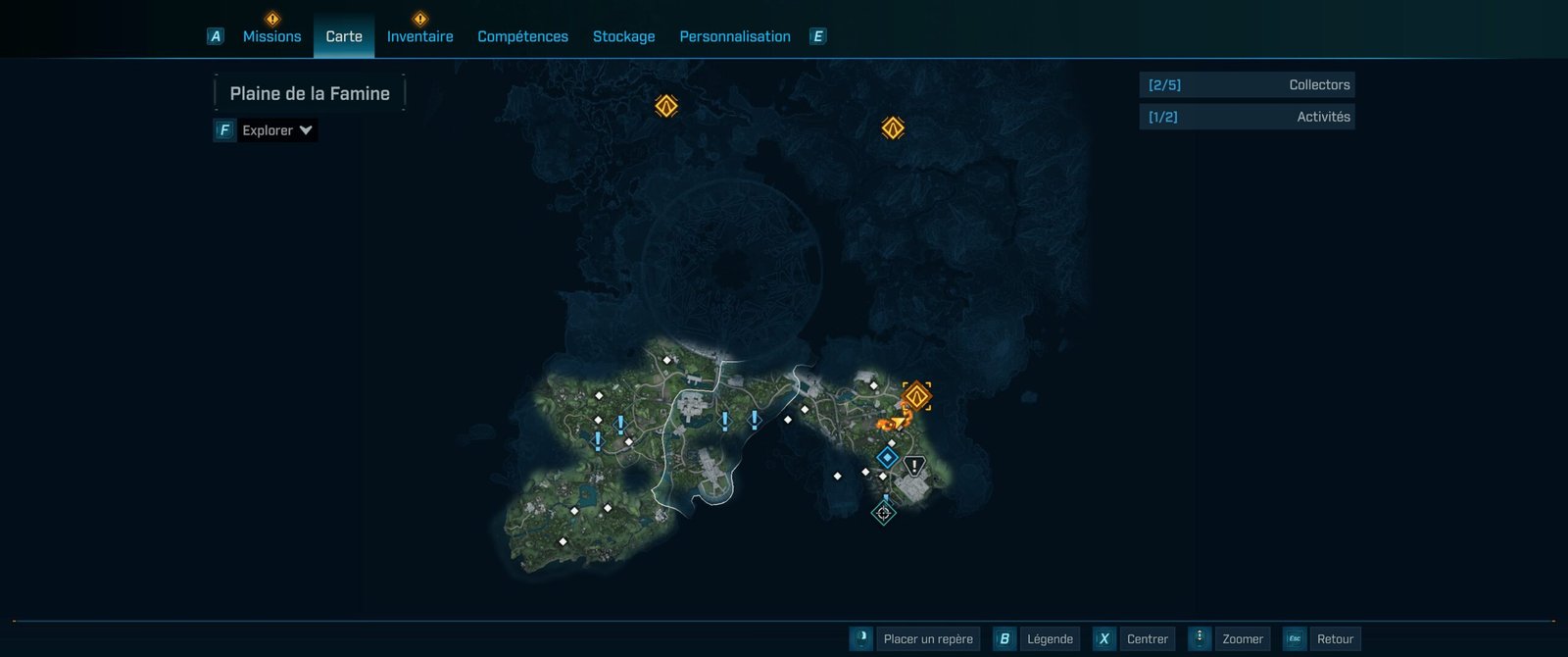This screenshot has width=1568, height=657.
Task: Open the Stockage tab
Action: 623,36
